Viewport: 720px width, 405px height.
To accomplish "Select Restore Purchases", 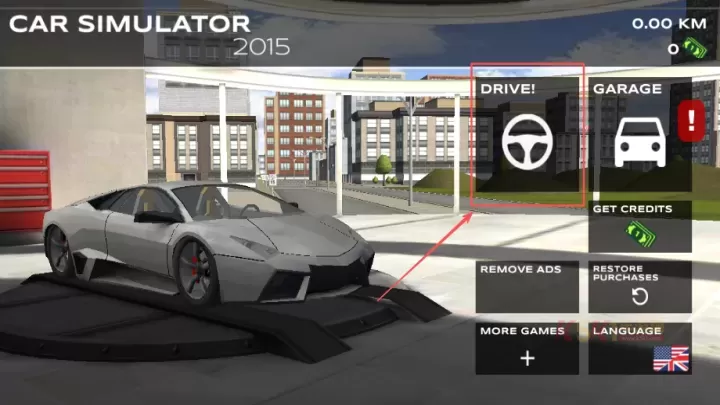I will pos(639,286).
